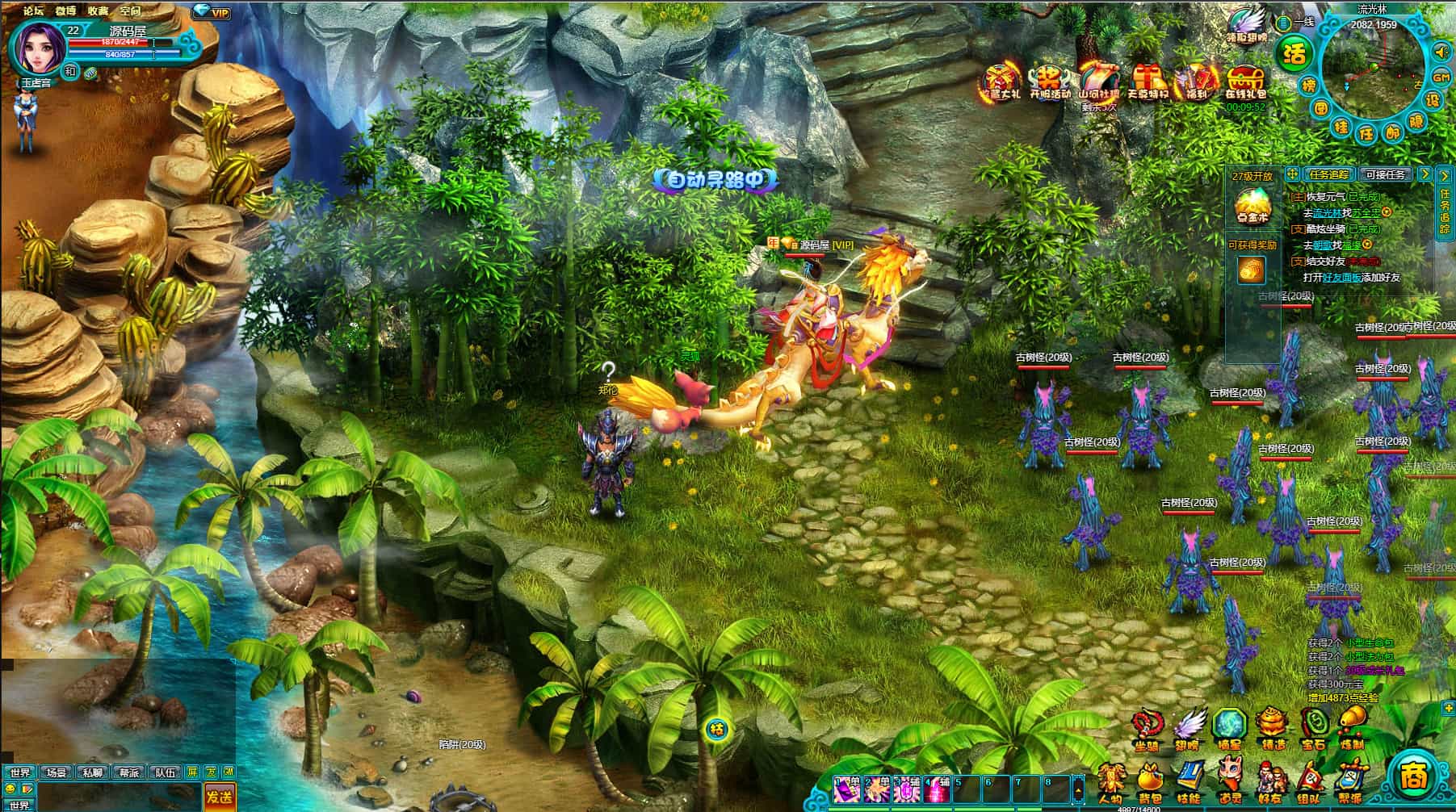The image size is (1456, 812).
Task: Claim the 在线礼包 online gift chest
Action: 1245,83
